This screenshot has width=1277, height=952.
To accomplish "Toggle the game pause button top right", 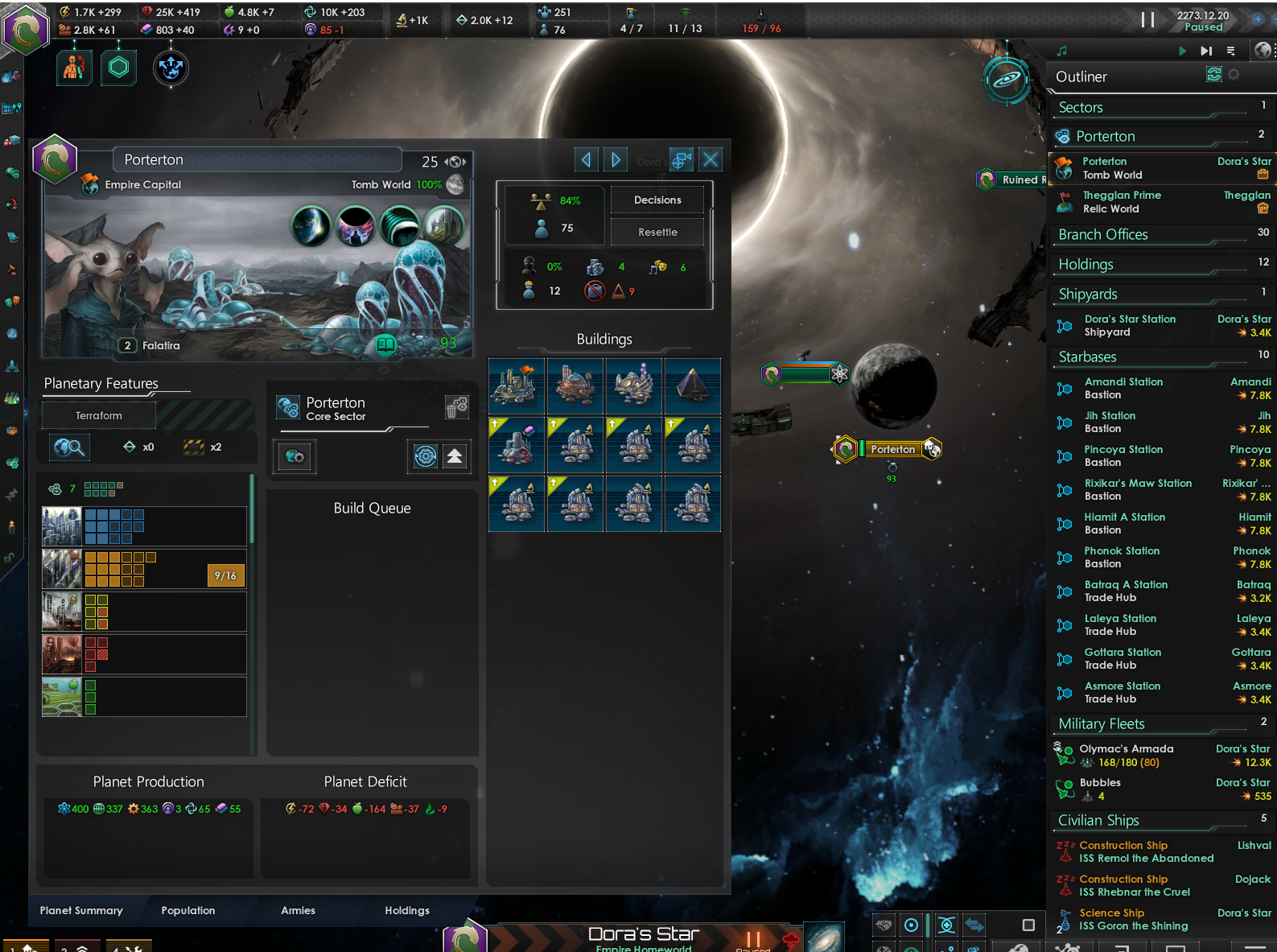I will pos(1148,20).
